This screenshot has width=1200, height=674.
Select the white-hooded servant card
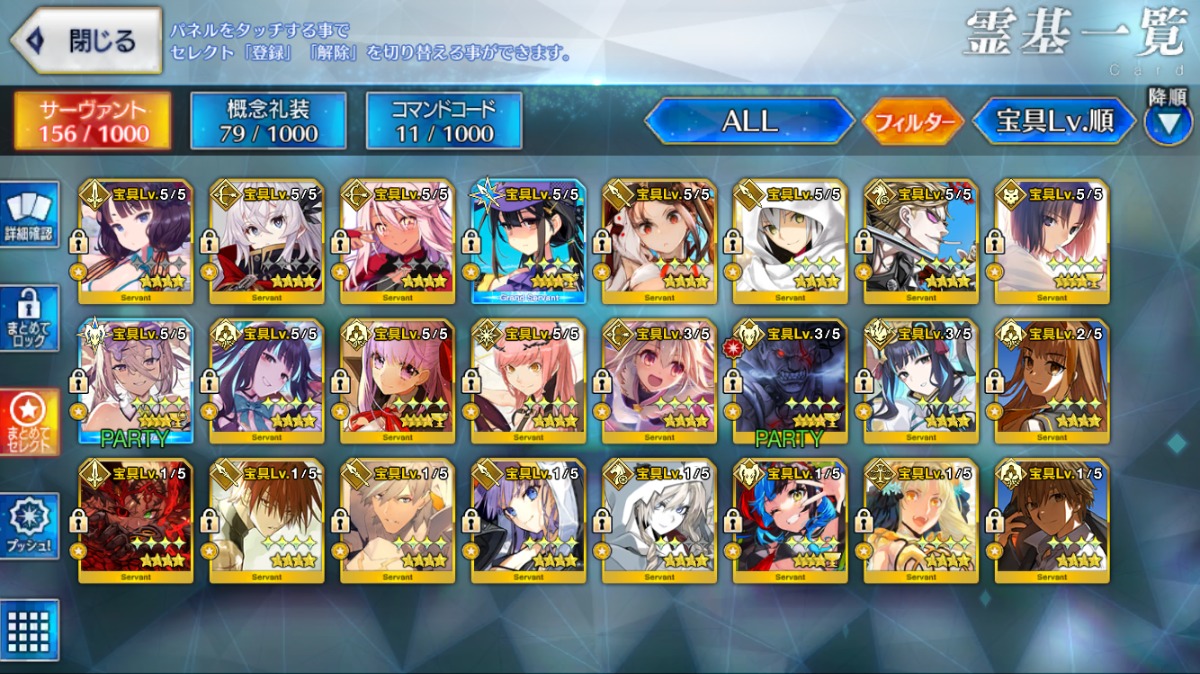tap(790, 241)
